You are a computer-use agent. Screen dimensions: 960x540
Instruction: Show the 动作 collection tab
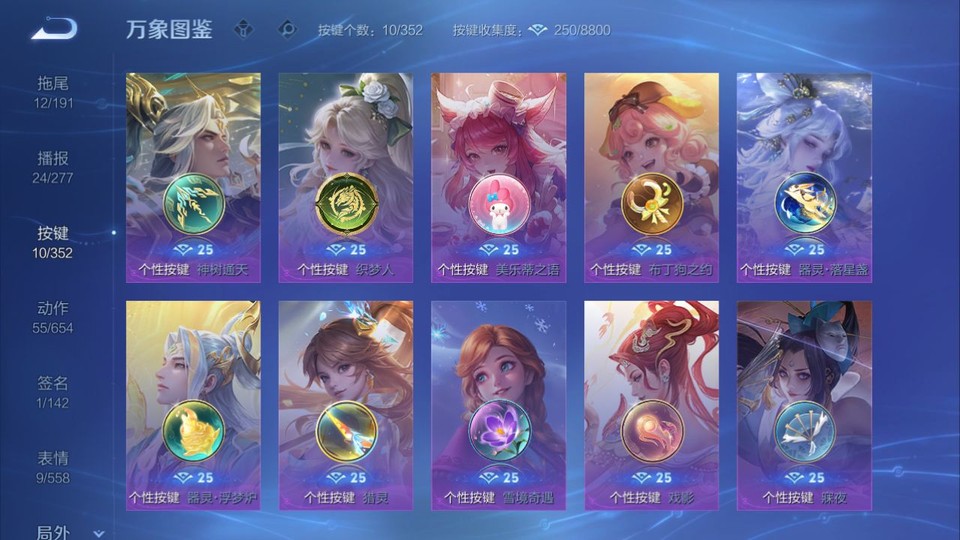[54, 316]
